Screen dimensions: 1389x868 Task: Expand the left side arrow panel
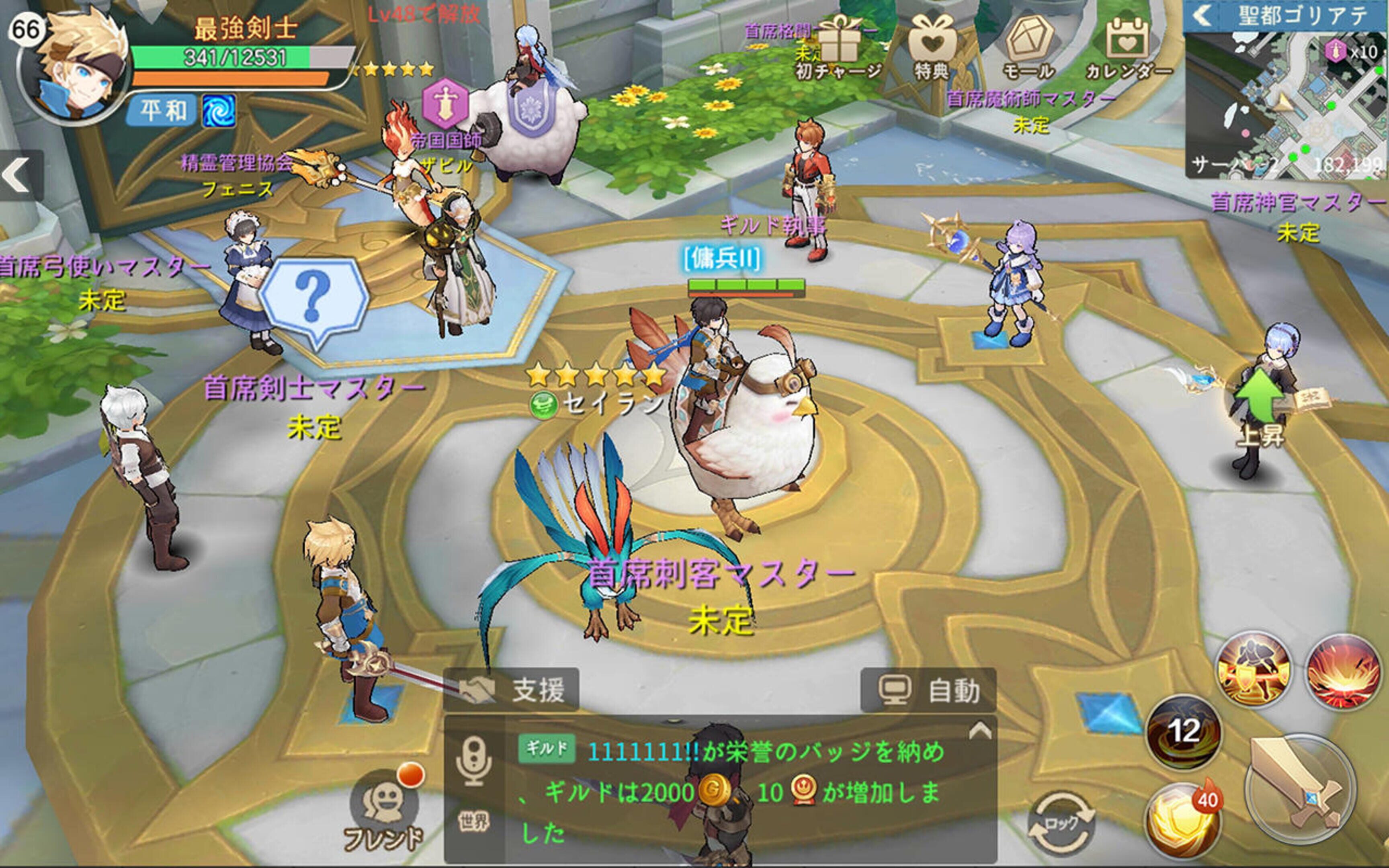[x=18, y=175]
